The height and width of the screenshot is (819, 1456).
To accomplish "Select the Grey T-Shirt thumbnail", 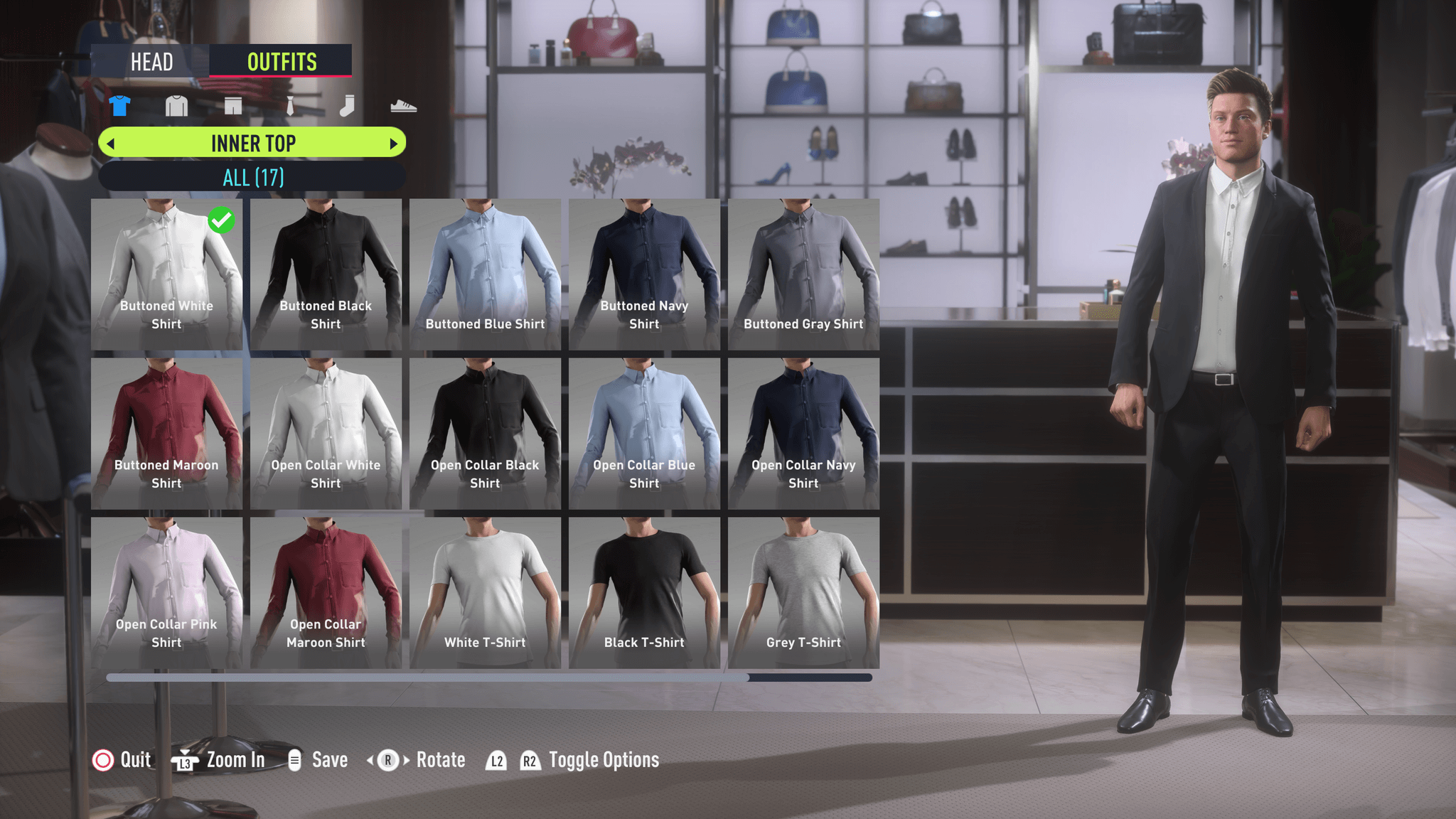I will pos(803,590).
